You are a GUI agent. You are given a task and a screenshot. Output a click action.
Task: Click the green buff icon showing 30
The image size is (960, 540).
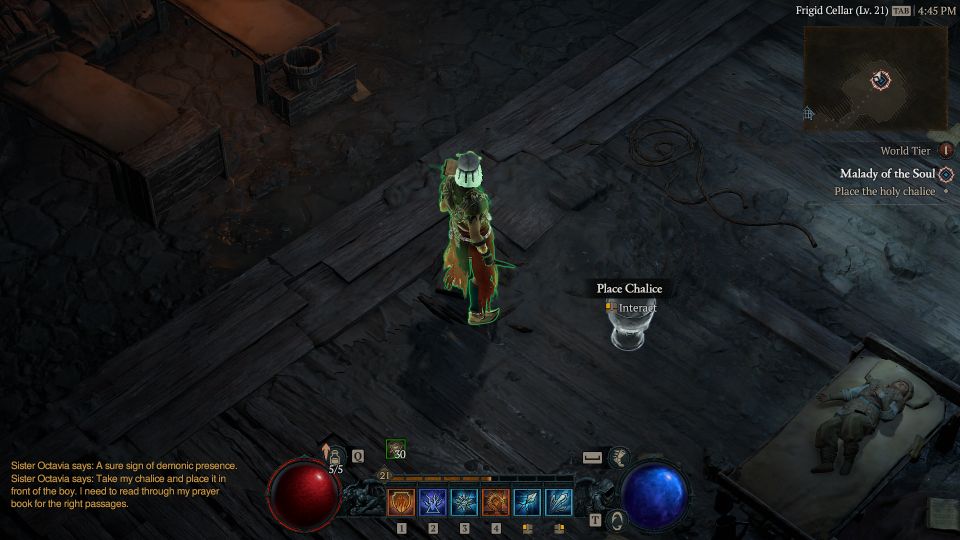pos(396,451)
